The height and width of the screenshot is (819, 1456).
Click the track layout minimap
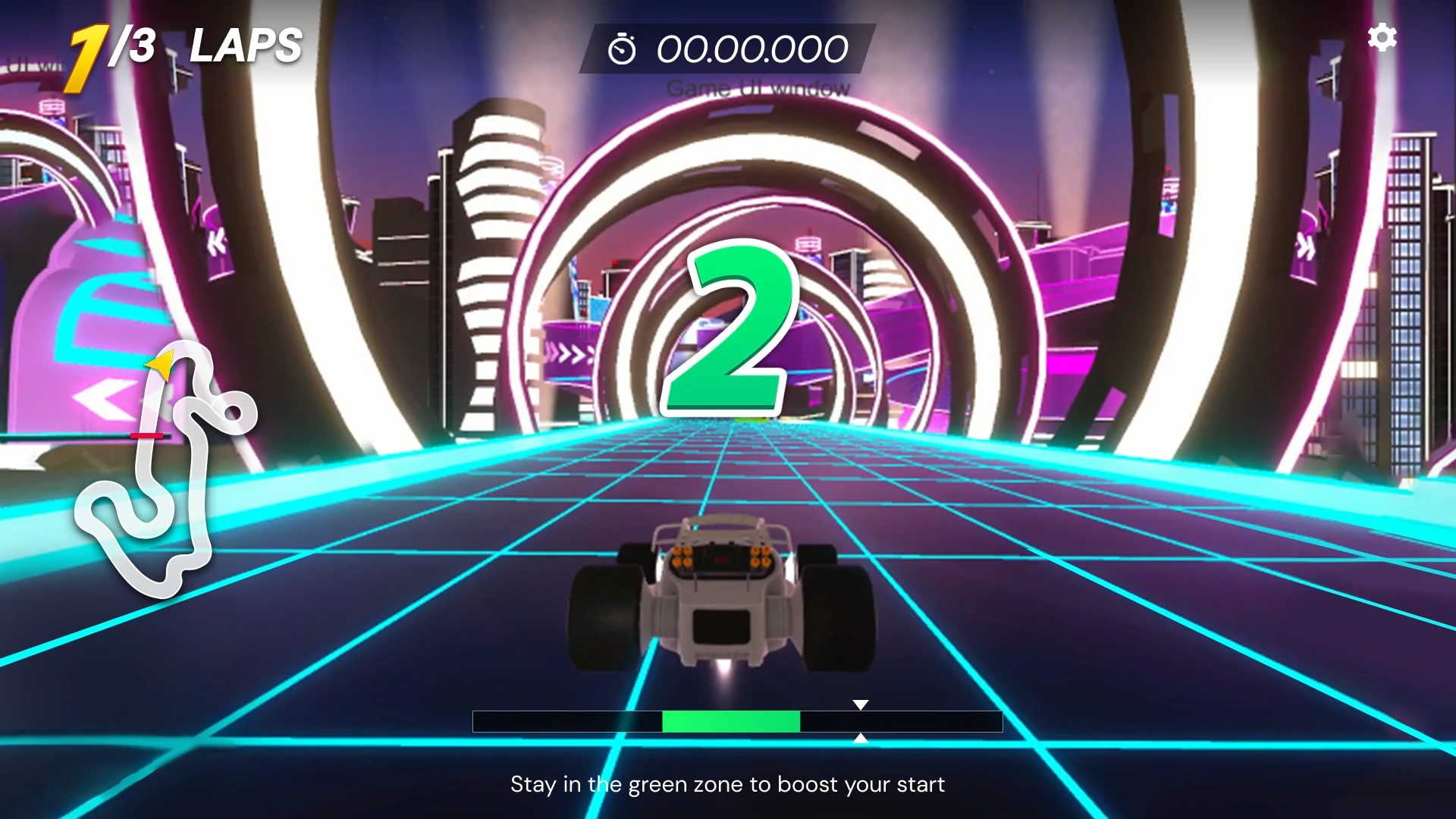(165, 469)
